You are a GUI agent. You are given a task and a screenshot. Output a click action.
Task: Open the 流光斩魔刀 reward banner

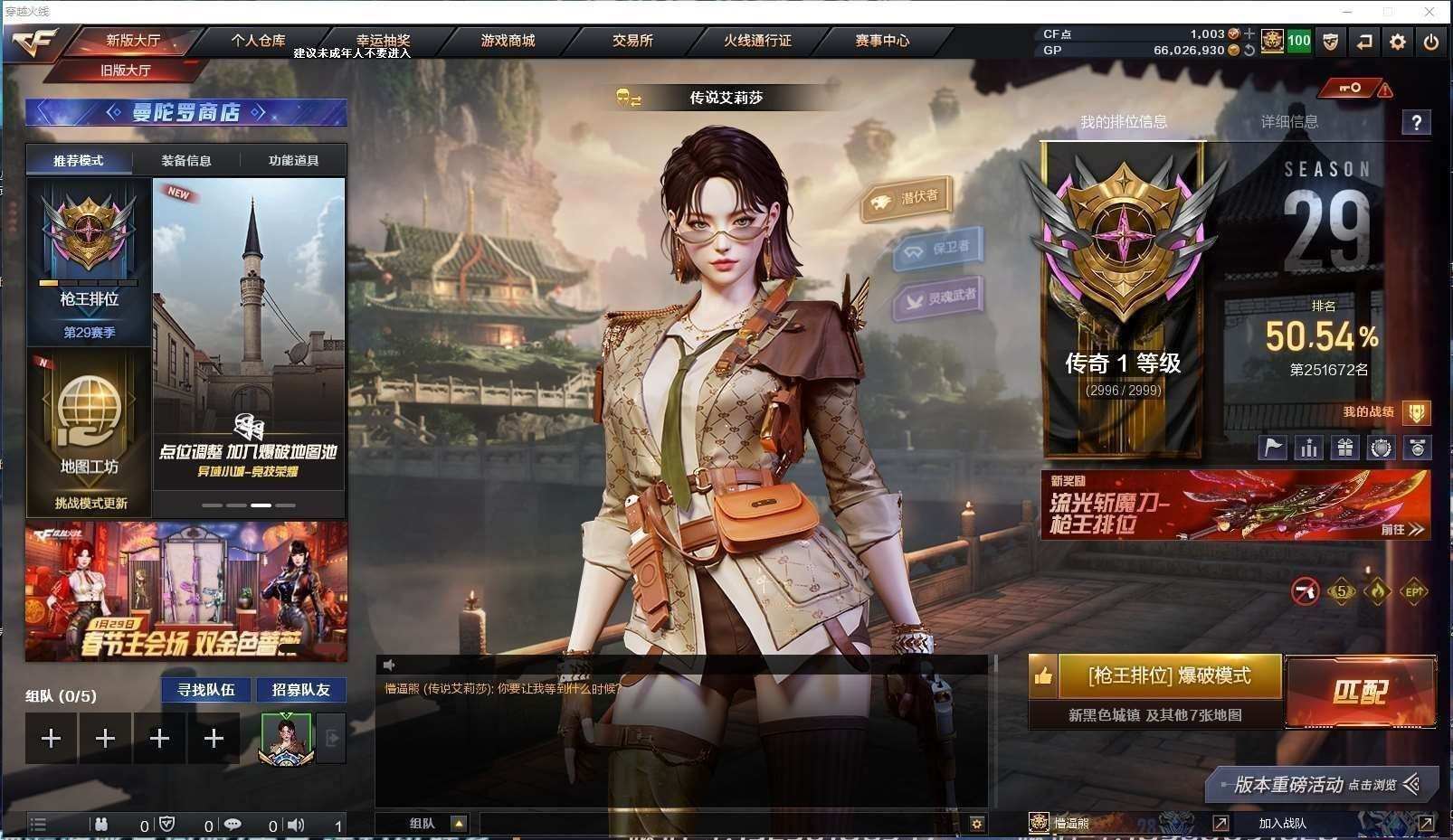coord(1235,505)
